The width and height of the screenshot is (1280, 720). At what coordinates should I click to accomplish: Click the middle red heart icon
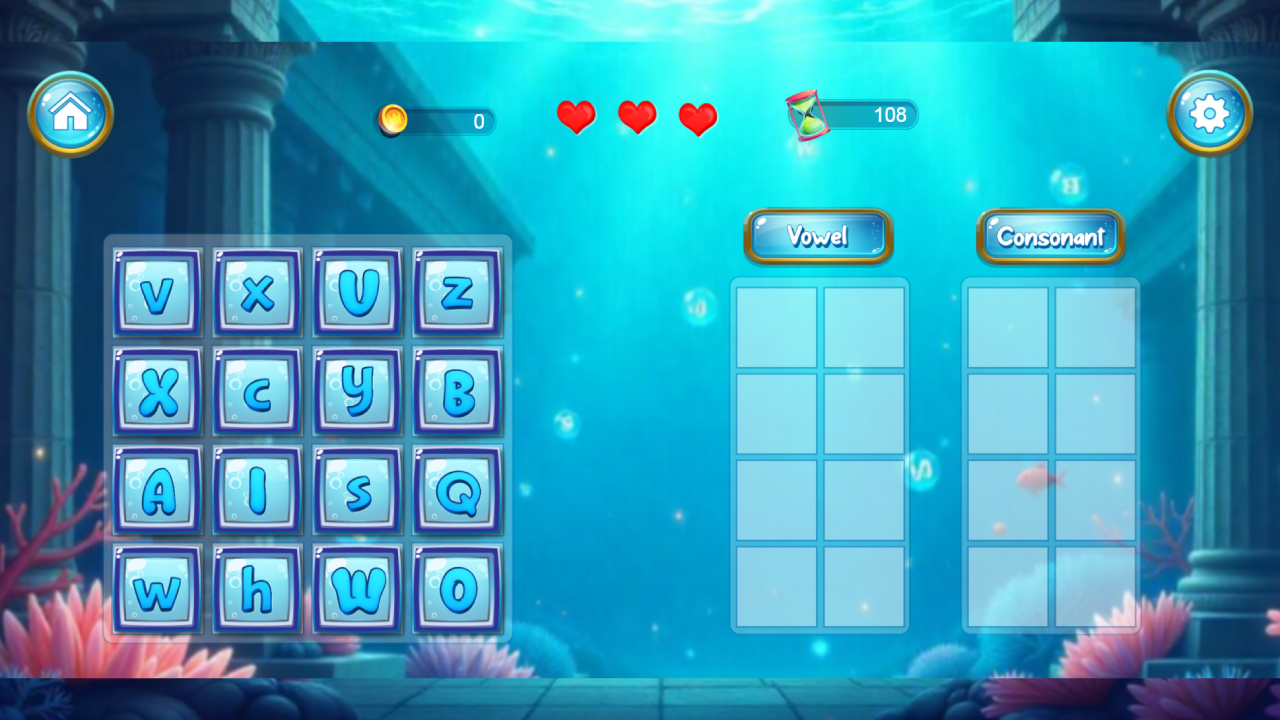point(637,117)
